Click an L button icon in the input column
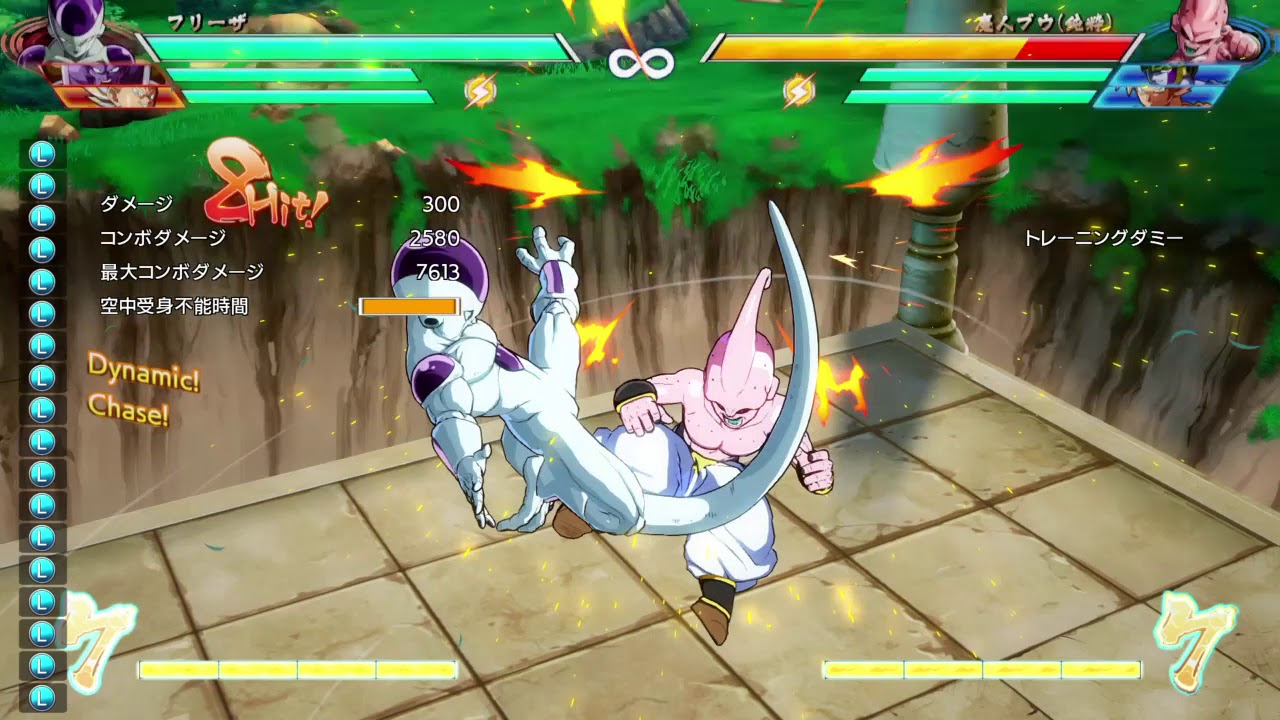The image size is (1280, 720). pos(40,400)
